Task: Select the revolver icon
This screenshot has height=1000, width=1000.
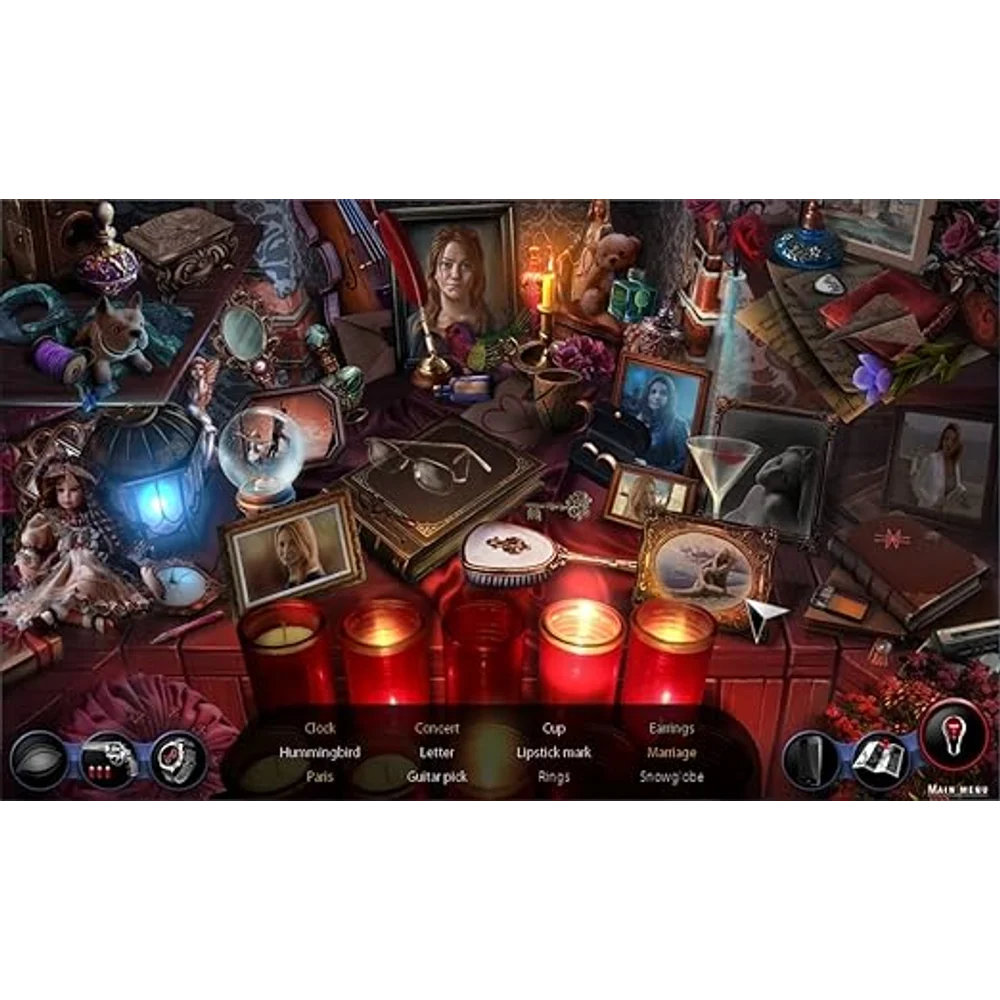Action: coord(108,761)
